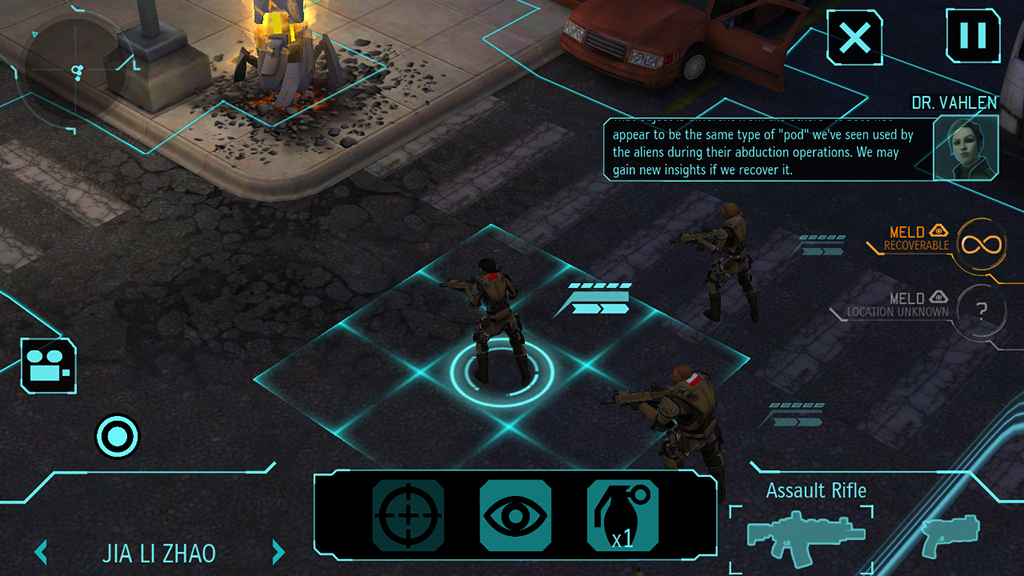Tap the circular target button
The image size is (1024, 576).
(117, 436)
